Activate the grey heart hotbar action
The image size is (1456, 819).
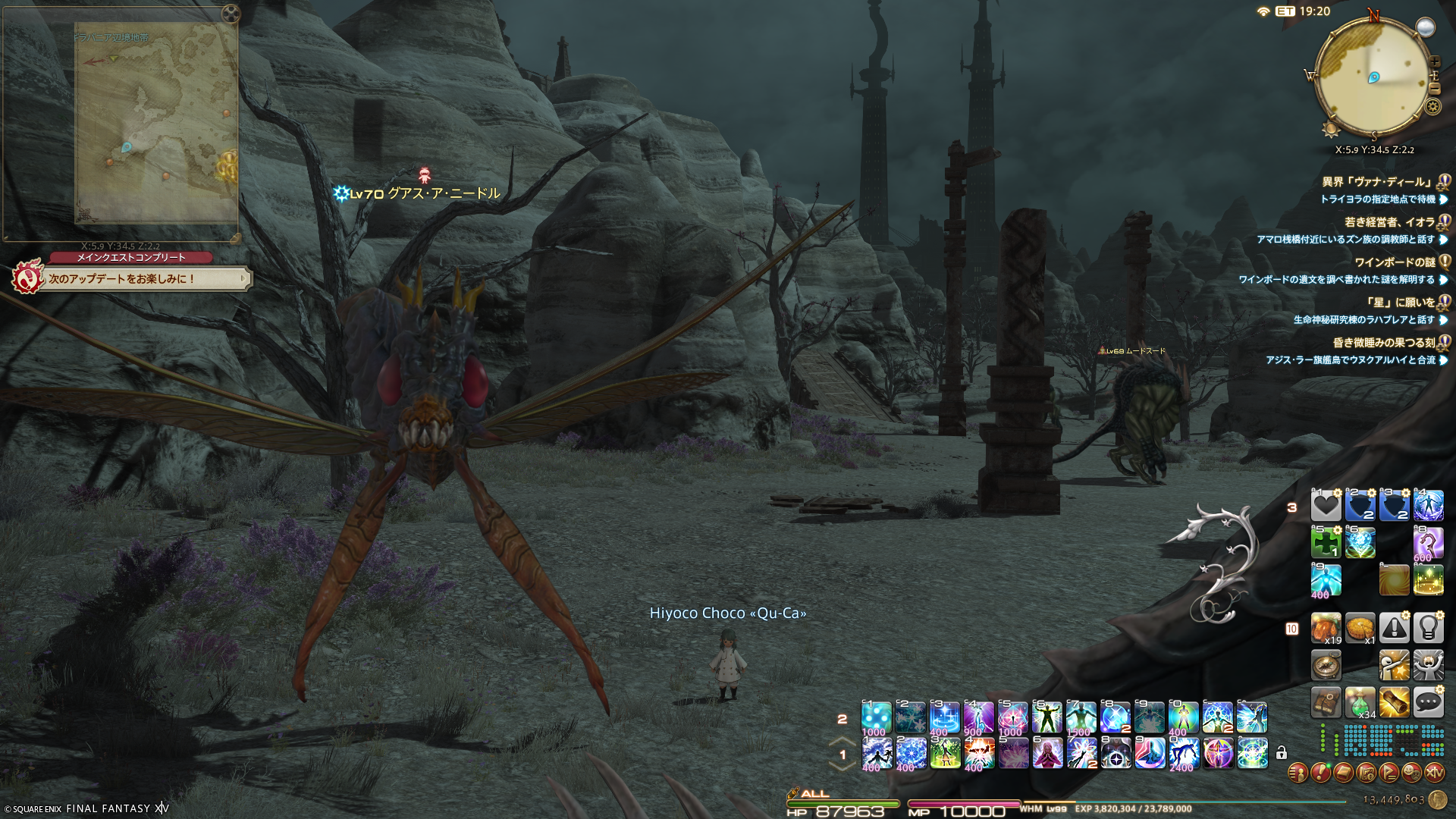click(1326, 506)
